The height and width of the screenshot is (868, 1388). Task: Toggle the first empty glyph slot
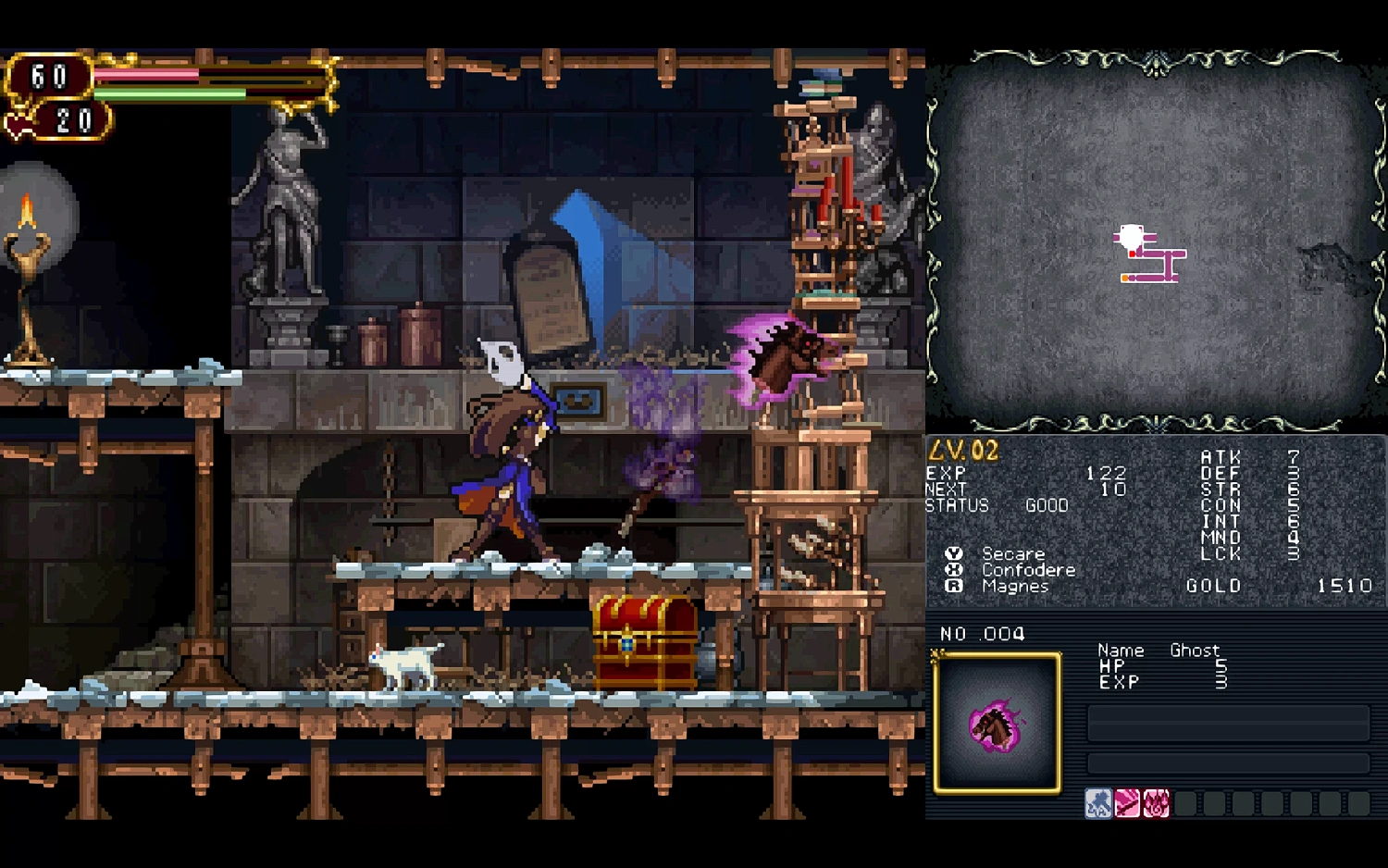pos(1185,803)
